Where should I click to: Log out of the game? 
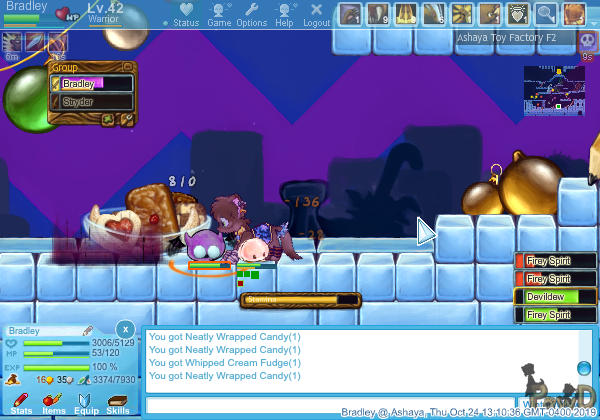[x=316, y=14]
